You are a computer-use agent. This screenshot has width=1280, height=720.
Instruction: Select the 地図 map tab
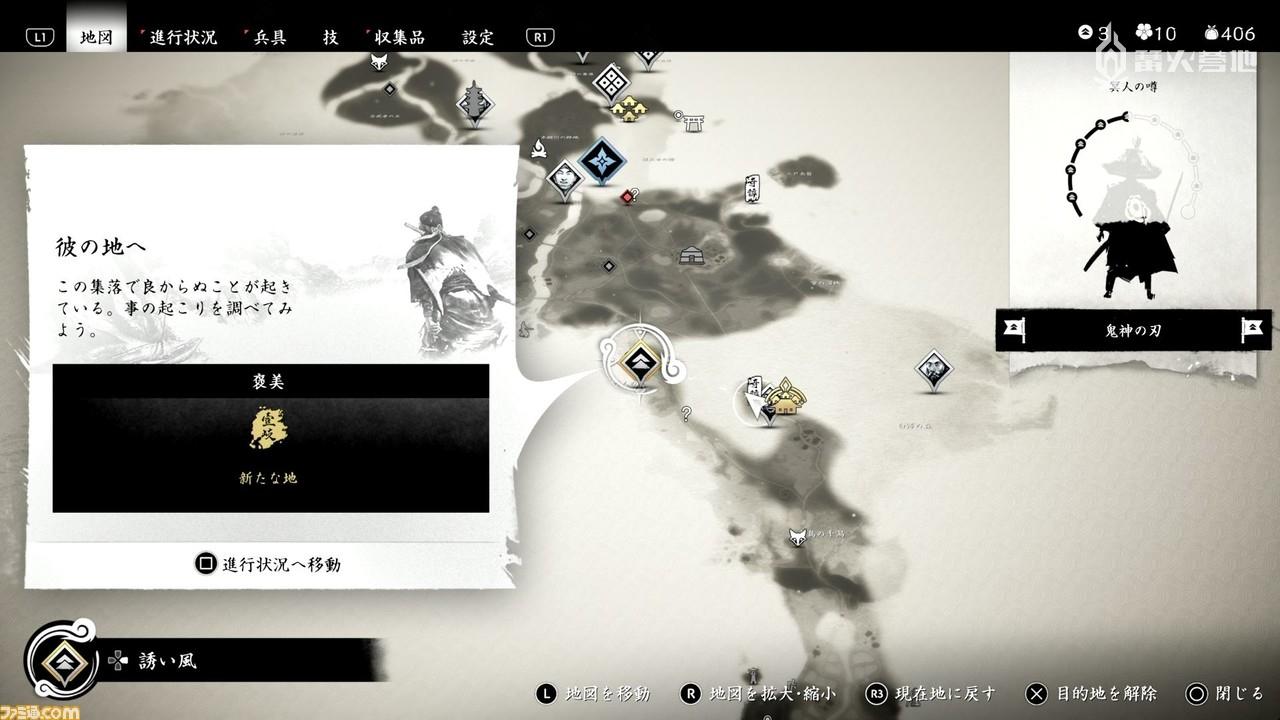(x=96, y=37)
